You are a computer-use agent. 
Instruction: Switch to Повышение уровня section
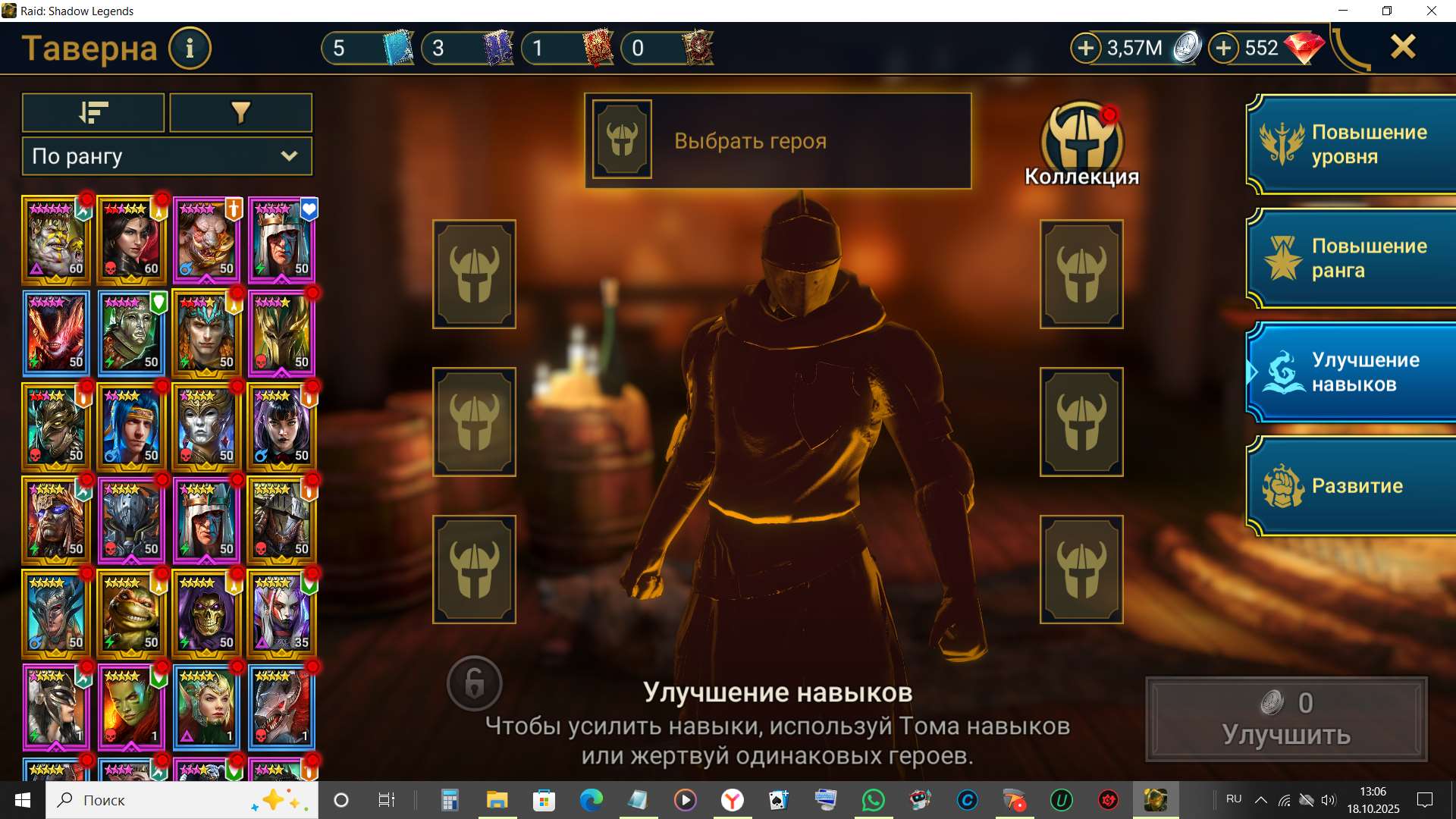[1357, 144]
